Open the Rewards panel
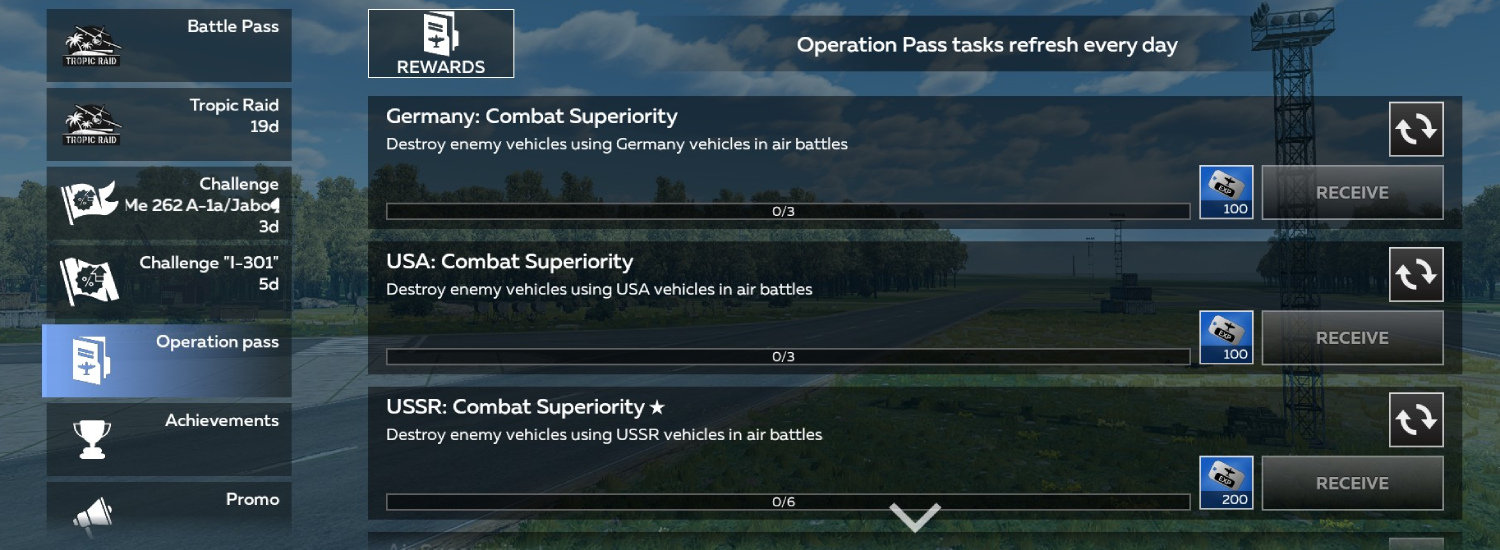The height and width of the screenshot is (550, 1500). tap(441, 44)
